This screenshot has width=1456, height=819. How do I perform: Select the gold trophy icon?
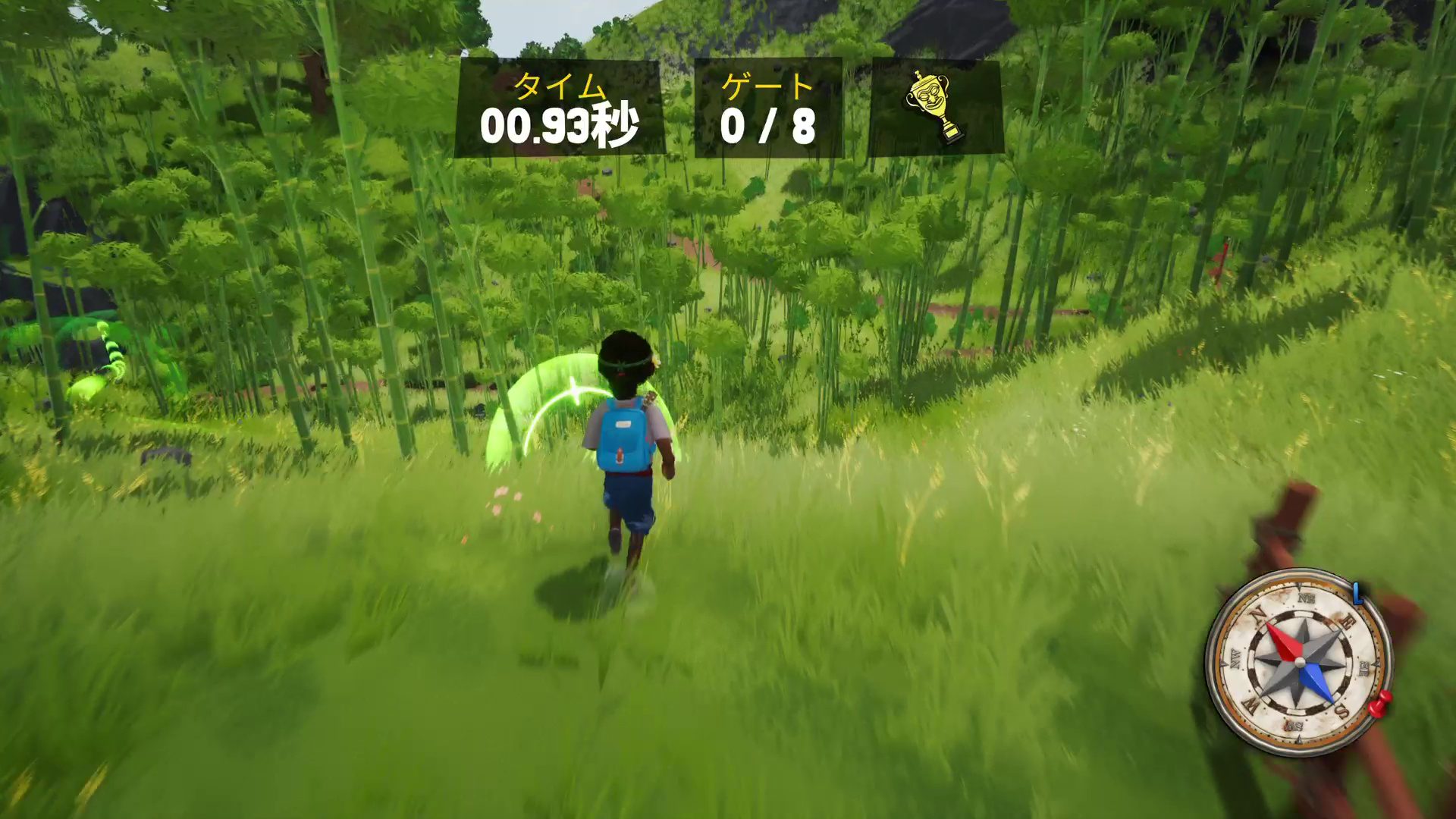point(936,107)
